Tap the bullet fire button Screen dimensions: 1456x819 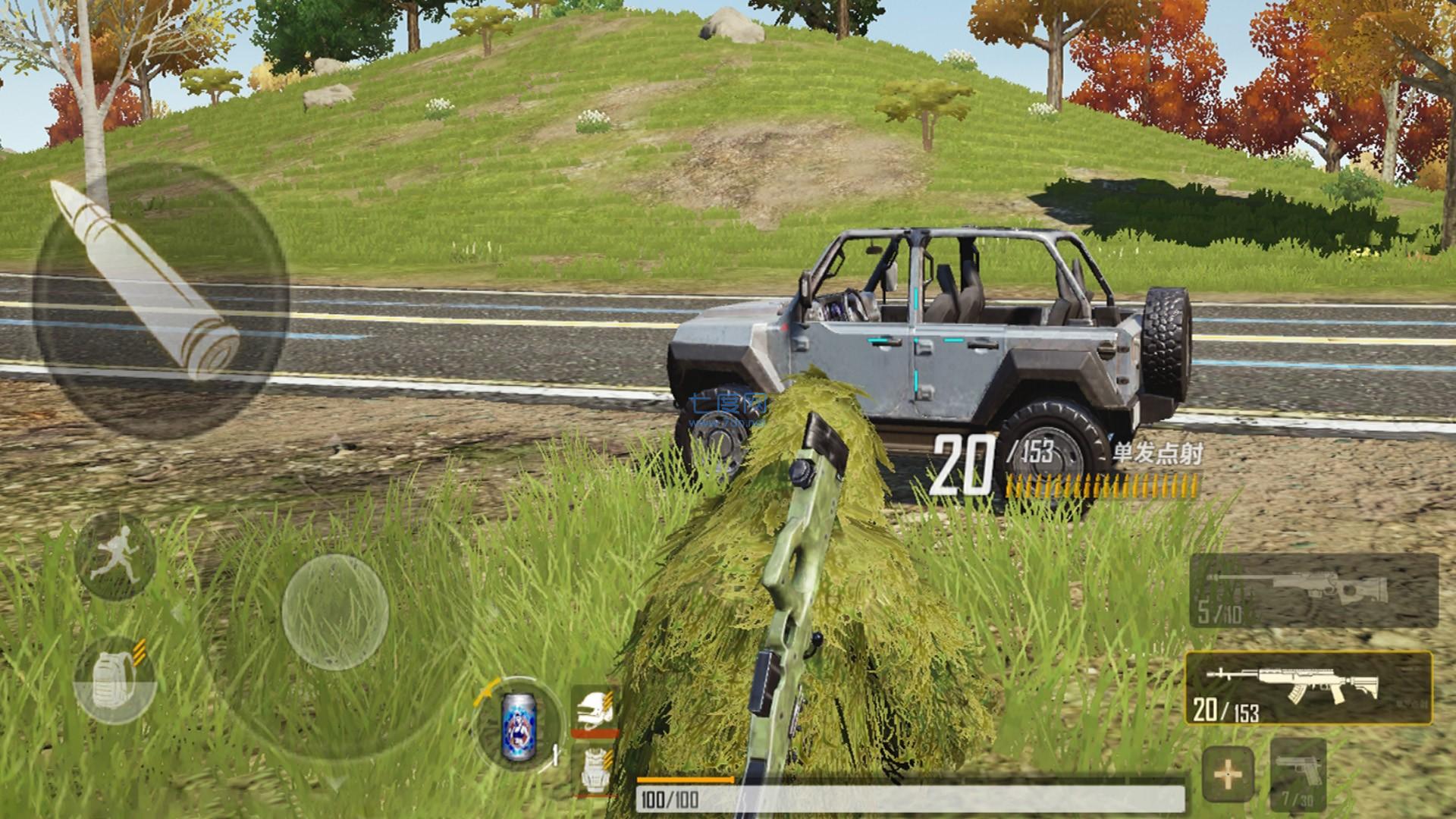click(x=159, y=300)
